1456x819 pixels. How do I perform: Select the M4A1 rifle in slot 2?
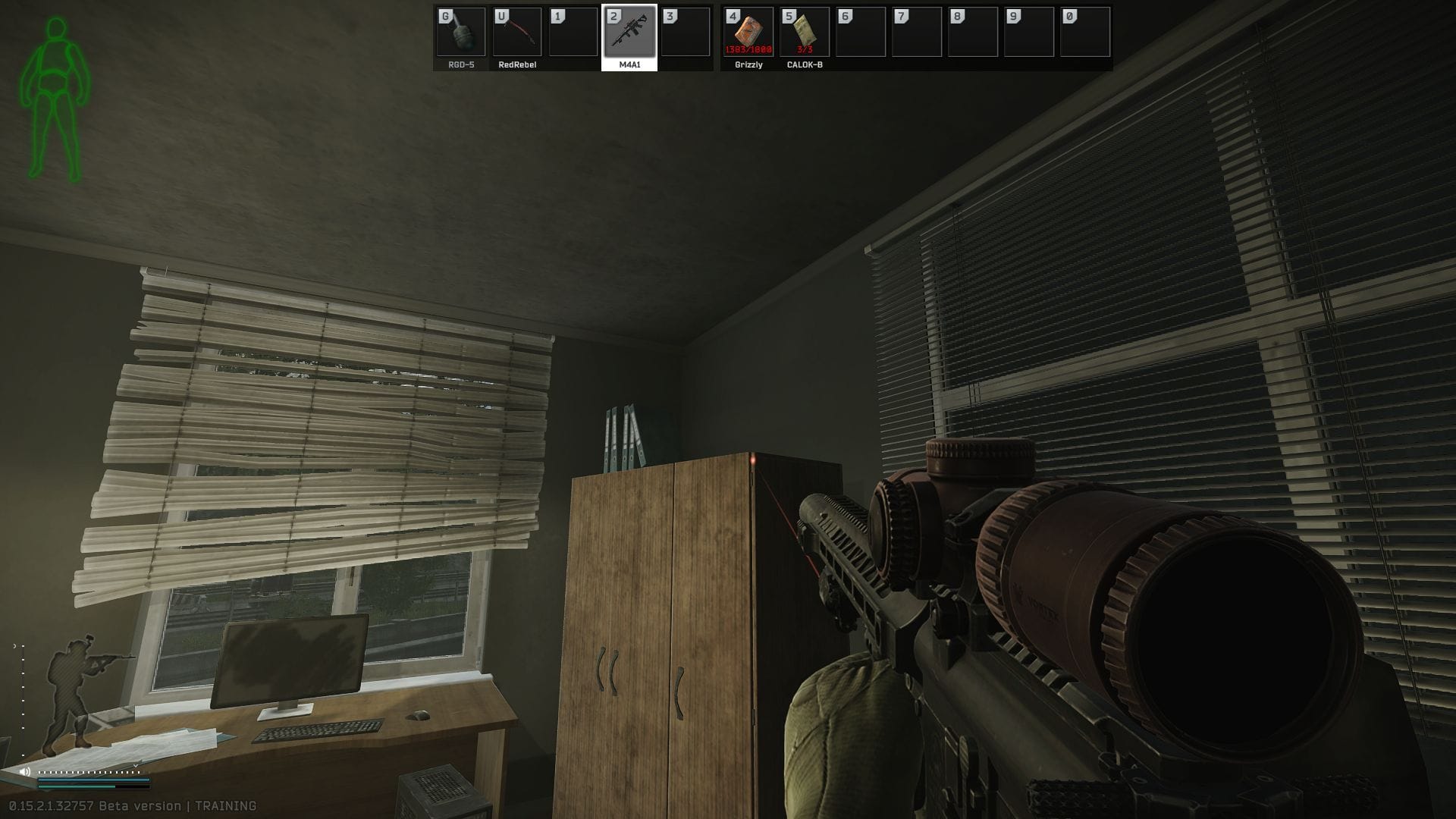631,33
